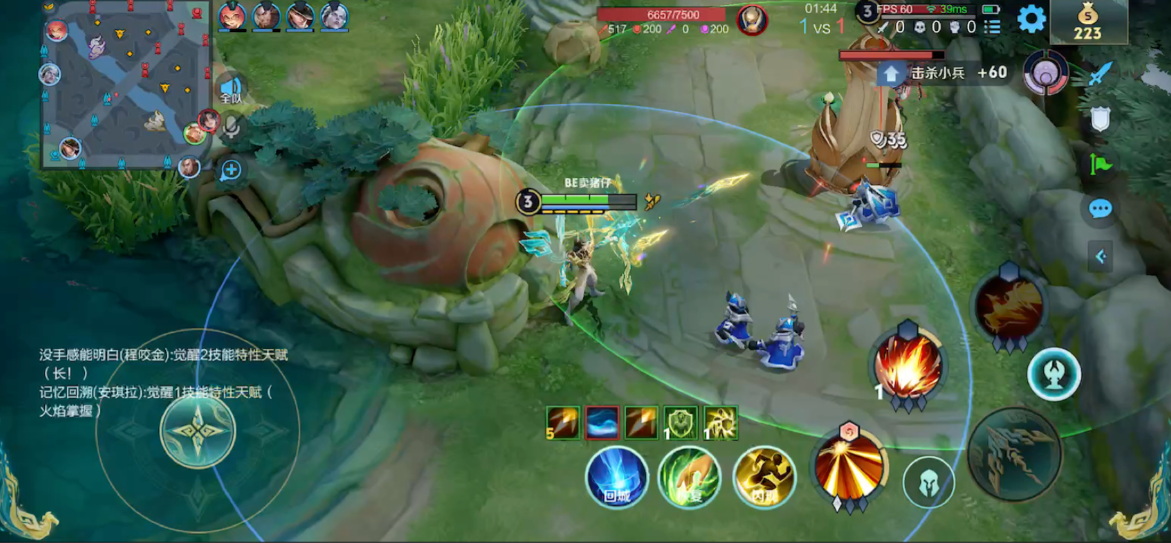Open the quick chat plus bubble
The height and width of the screenshot is (543, 1171).
pyautogui.click(x=231, y=170)
